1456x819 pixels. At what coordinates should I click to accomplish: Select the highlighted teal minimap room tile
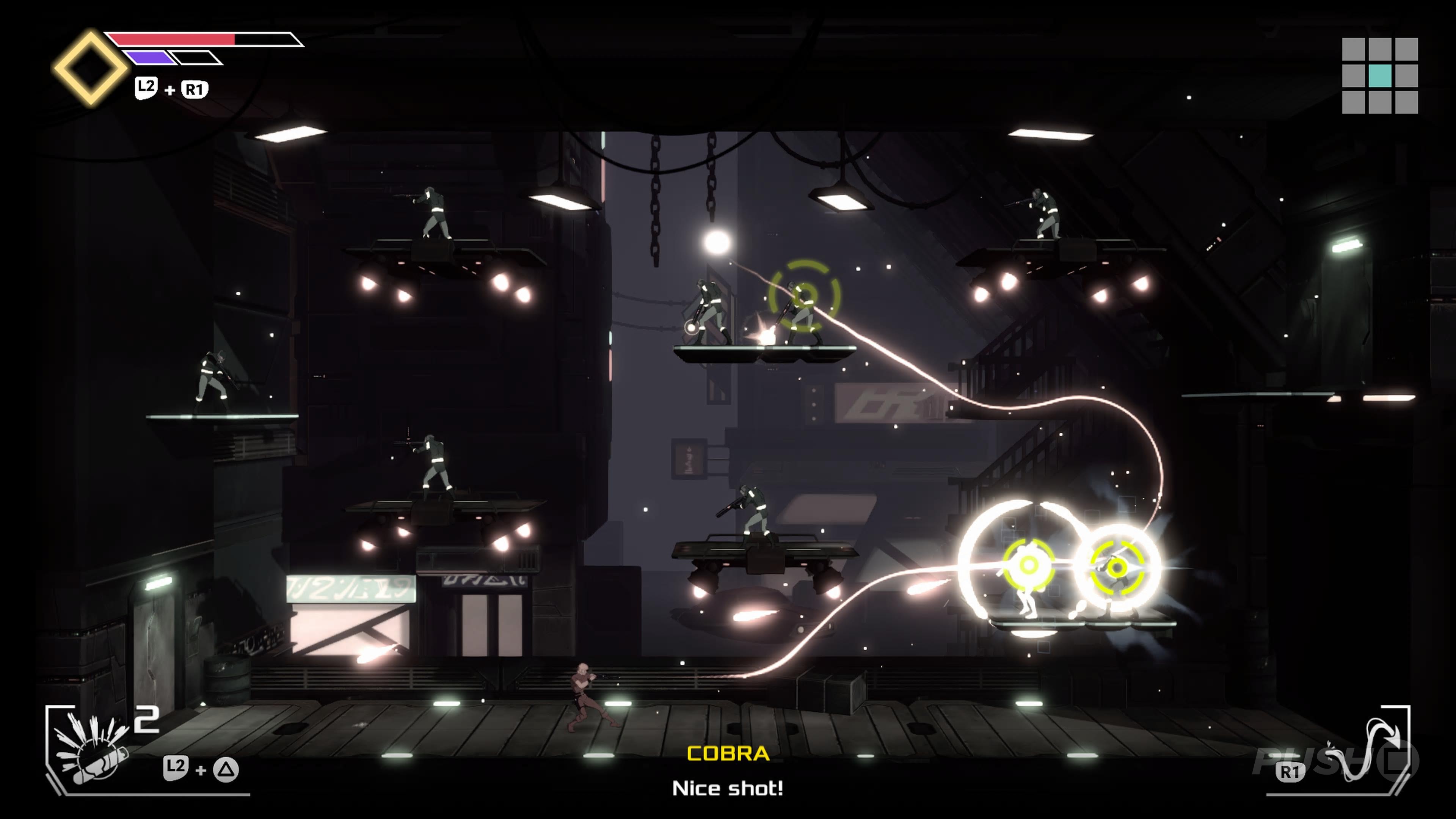point(1380,76)
